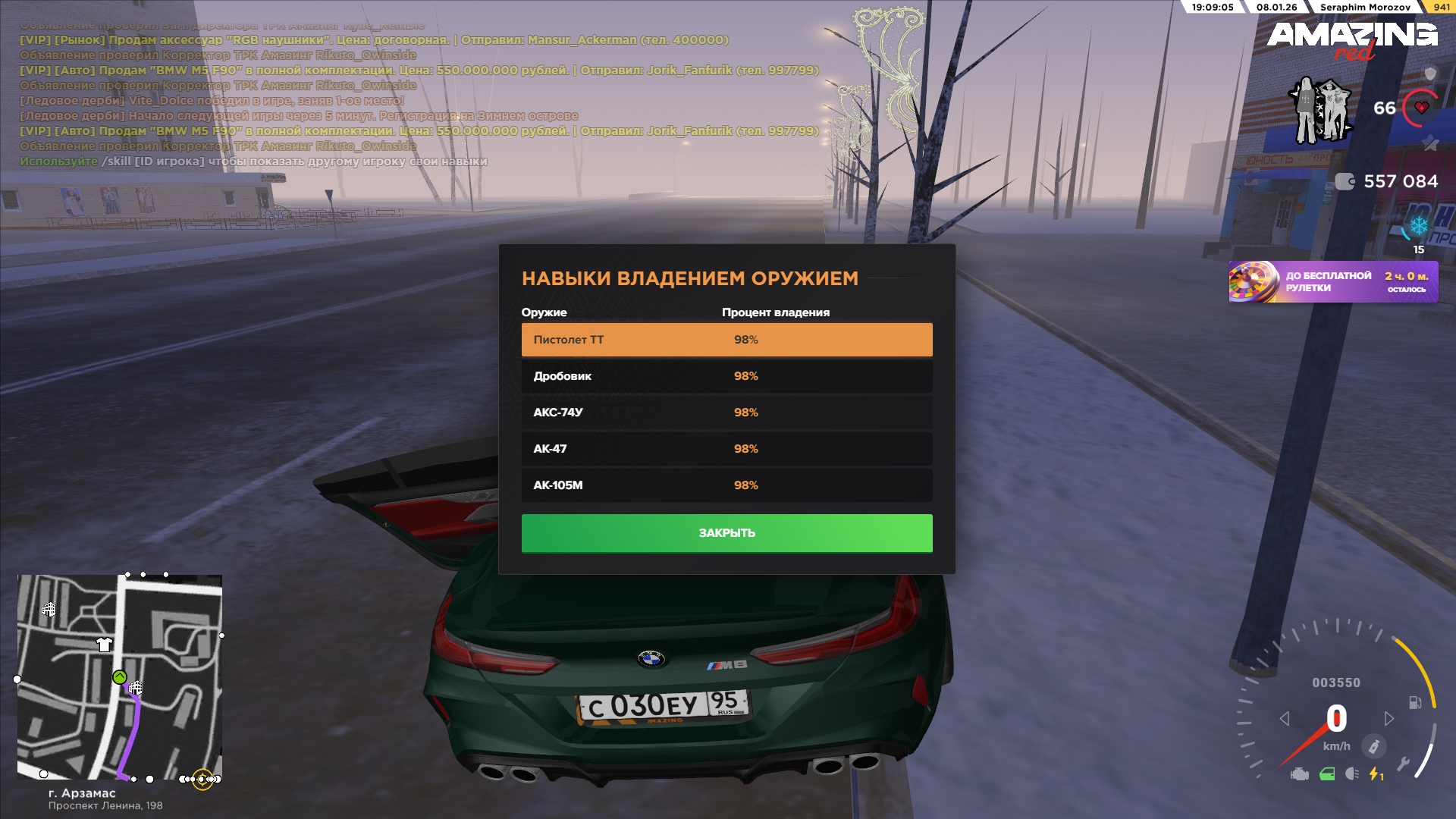Choose the Дробовик weapon row
1456x819 pixels.
pos(726,376)
